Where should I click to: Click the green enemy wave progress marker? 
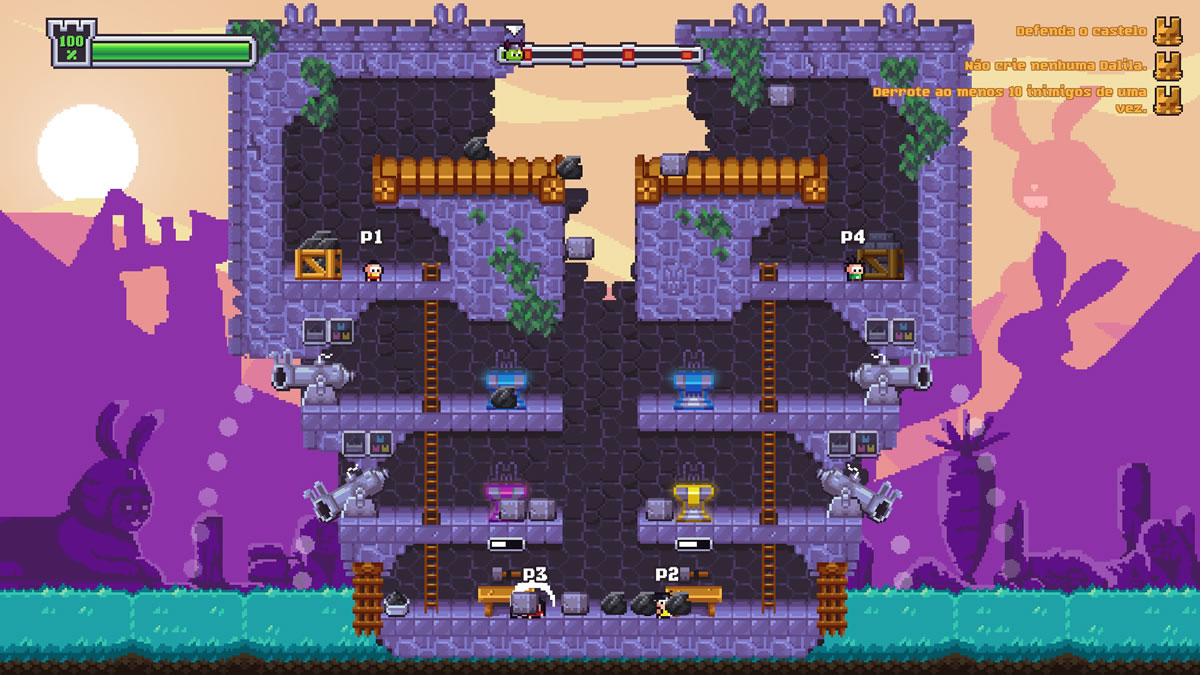tap(513, 54)
